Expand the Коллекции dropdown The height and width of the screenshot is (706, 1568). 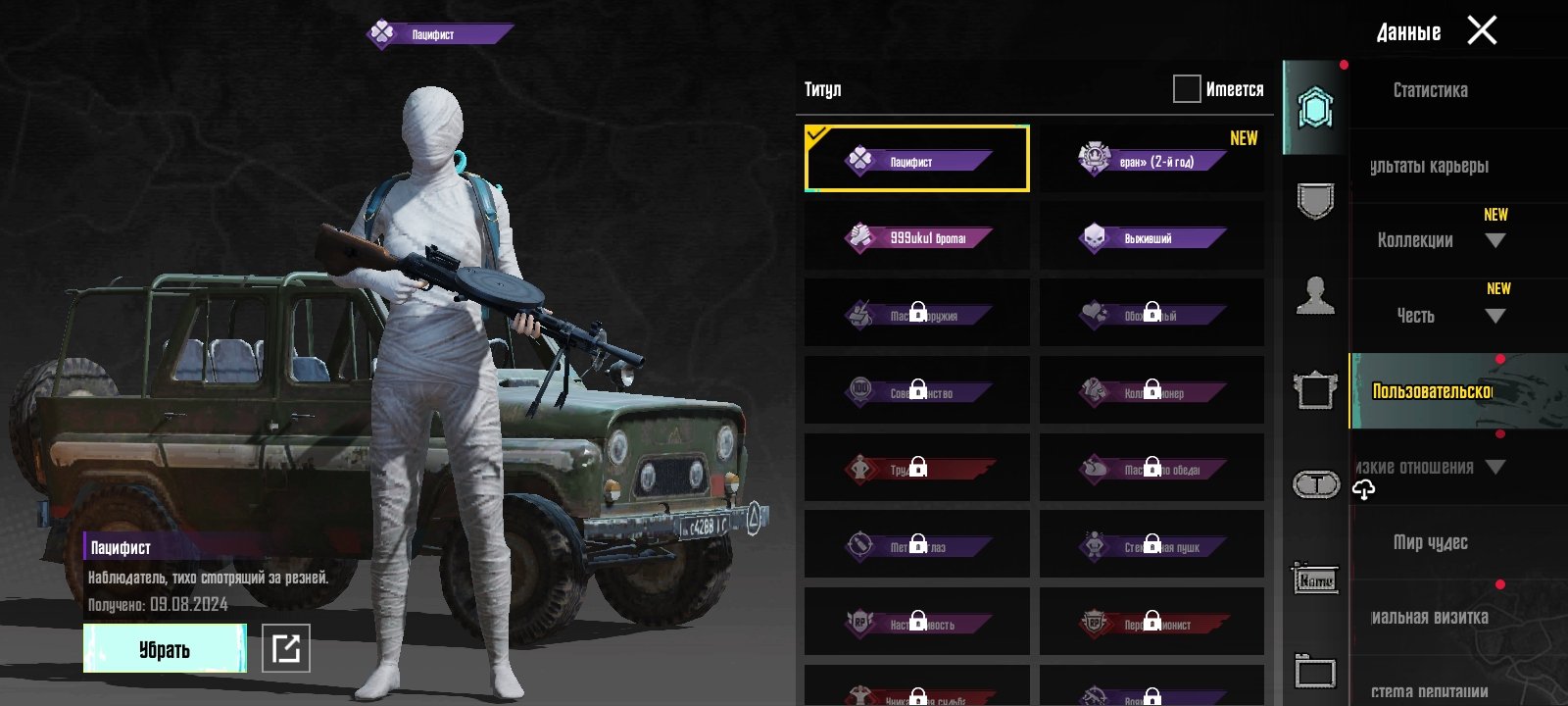[1494, 241]
